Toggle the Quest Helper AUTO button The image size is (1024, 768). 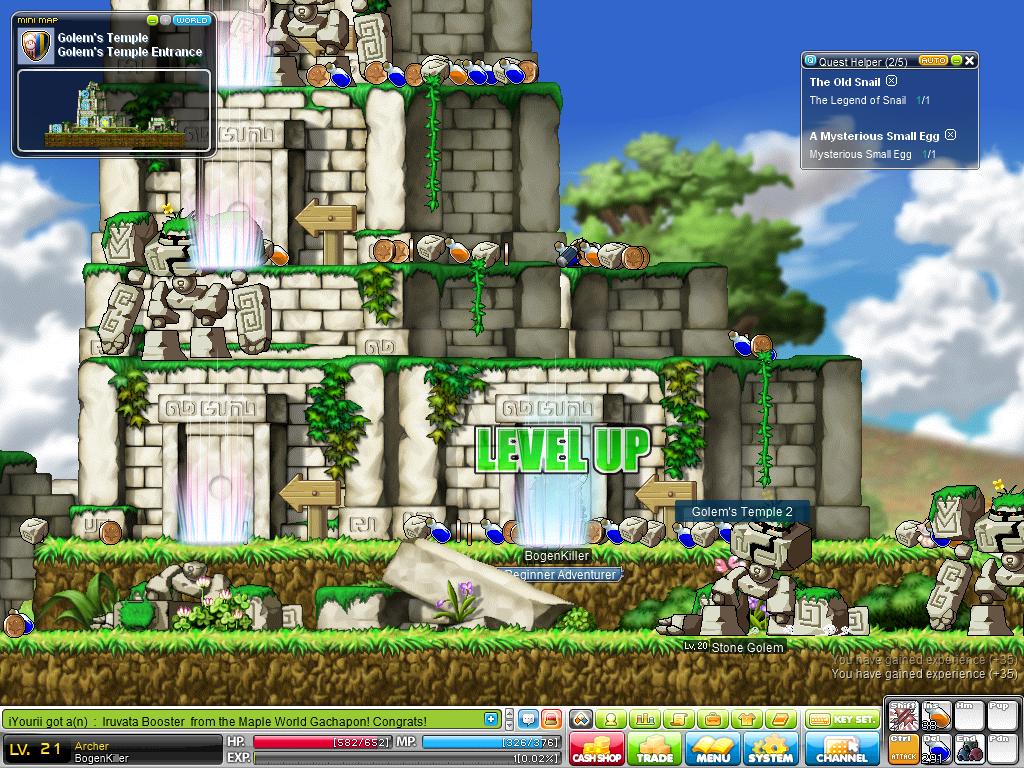(x=932, y=61)
